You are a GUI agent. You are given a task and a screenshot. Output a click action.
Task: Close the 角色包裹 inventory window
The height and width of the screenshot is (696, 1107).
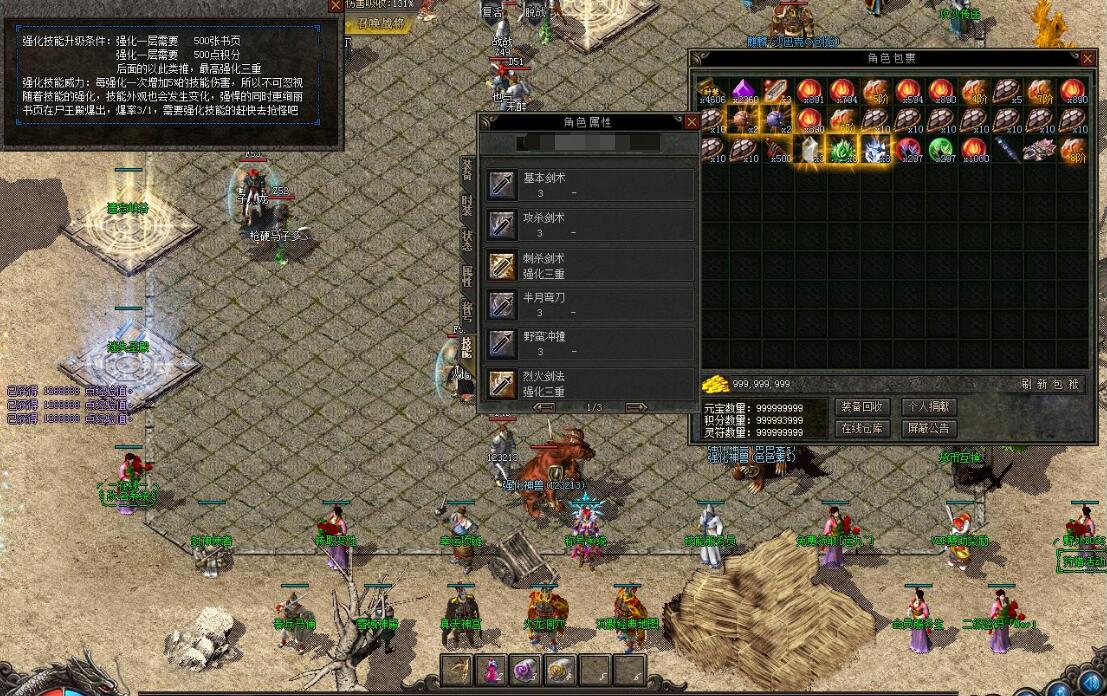(x=1090, y=60)
